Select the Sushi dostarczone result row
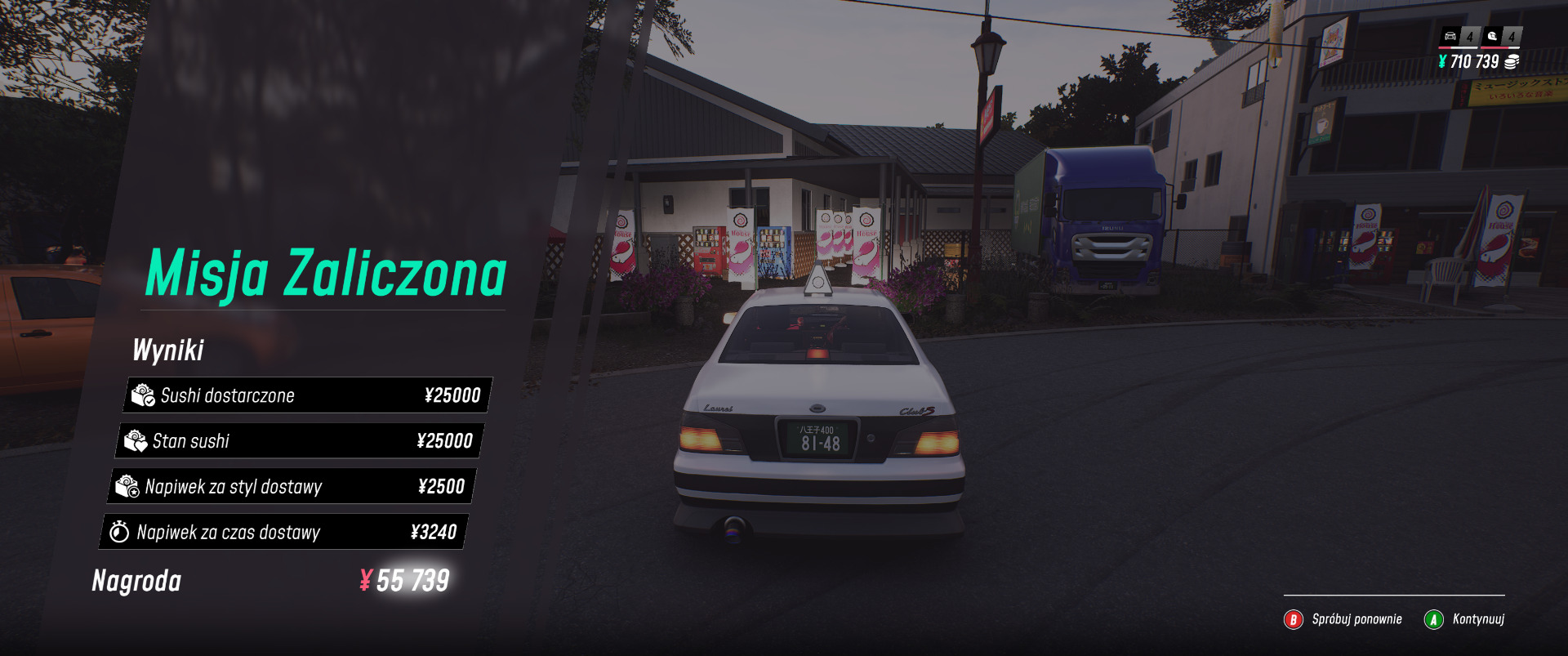The width and height of the screenshot is (1568, 656). [x=307, y=395]
